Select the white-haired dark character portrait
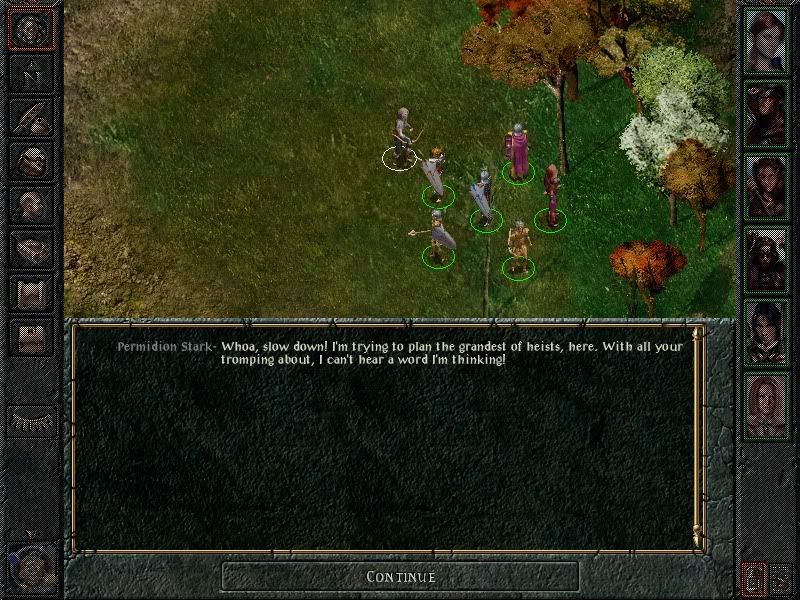The width and height of the screenshot is (800, 600). [767, 258]
